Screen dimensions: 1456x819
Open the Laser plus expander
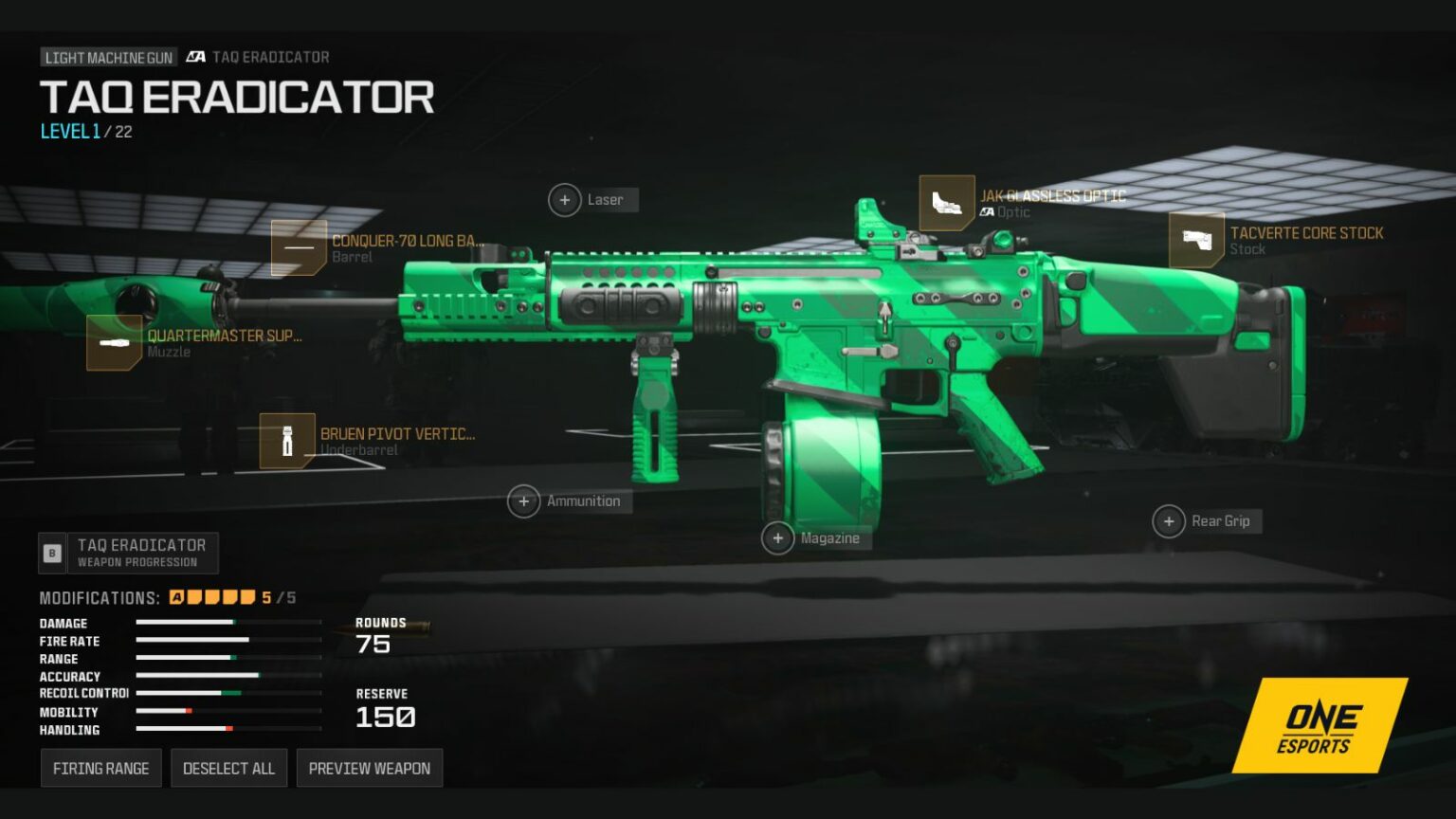(x=565, y=200)
